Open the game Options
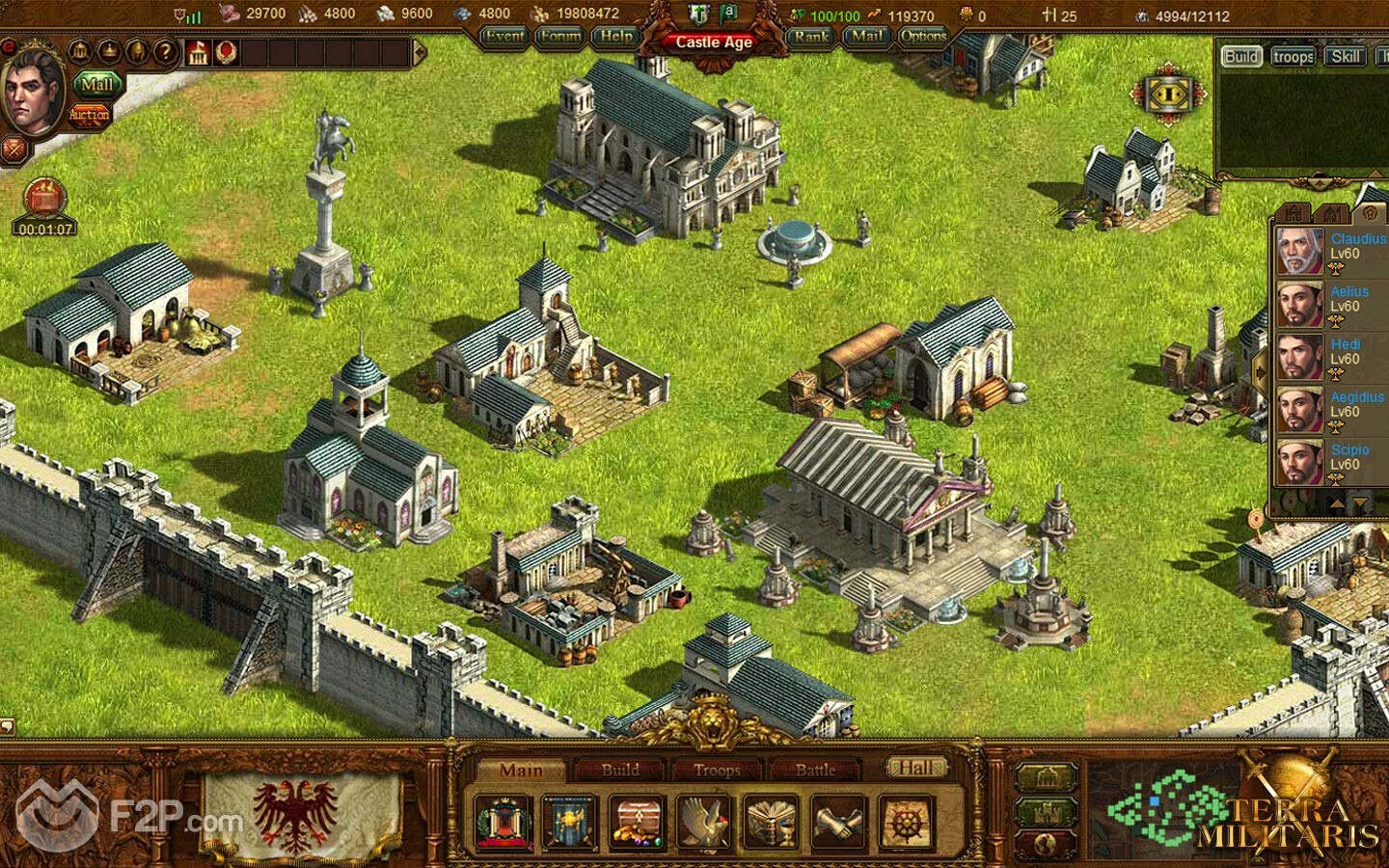This screenshot has width=1389, height=868. point(923,37)
